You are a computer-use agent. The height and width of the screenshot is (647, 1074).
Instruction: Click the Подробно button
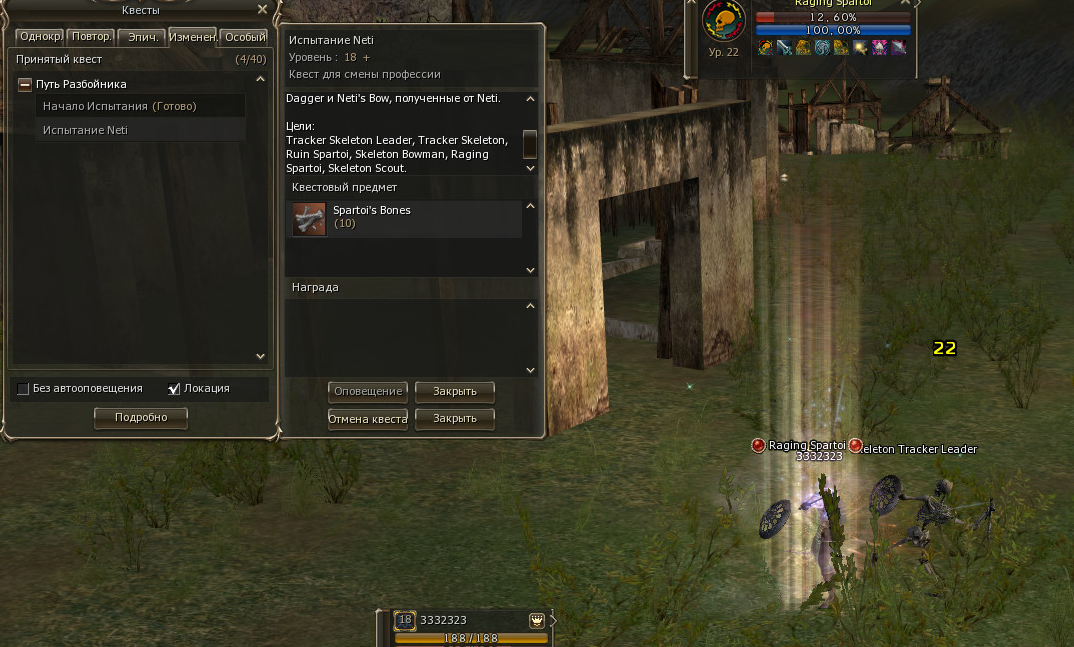pyautogui.click(x=141, y=417)
